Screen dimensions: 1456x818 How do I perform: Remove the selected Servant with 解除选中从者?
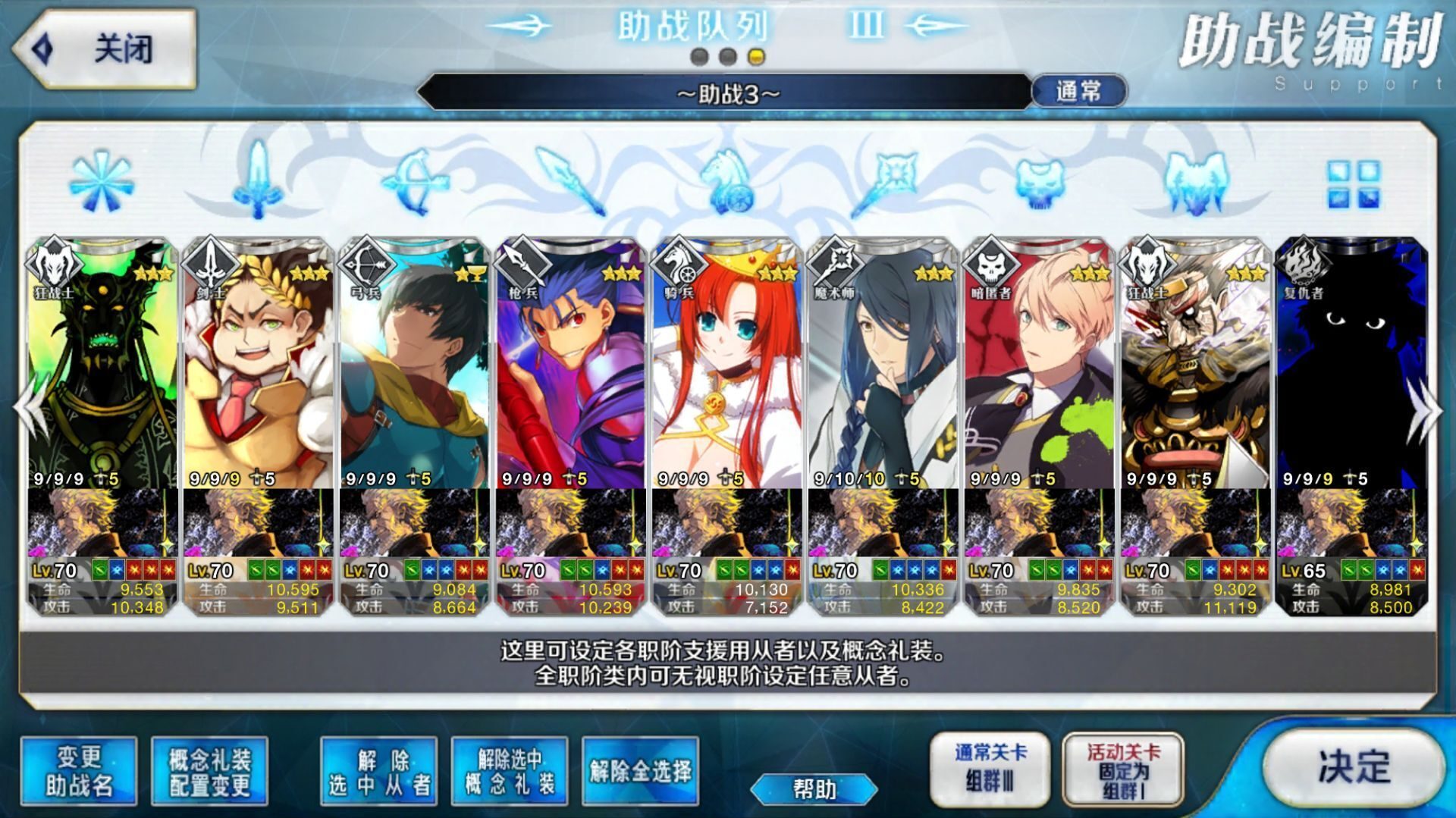(378, 771)
